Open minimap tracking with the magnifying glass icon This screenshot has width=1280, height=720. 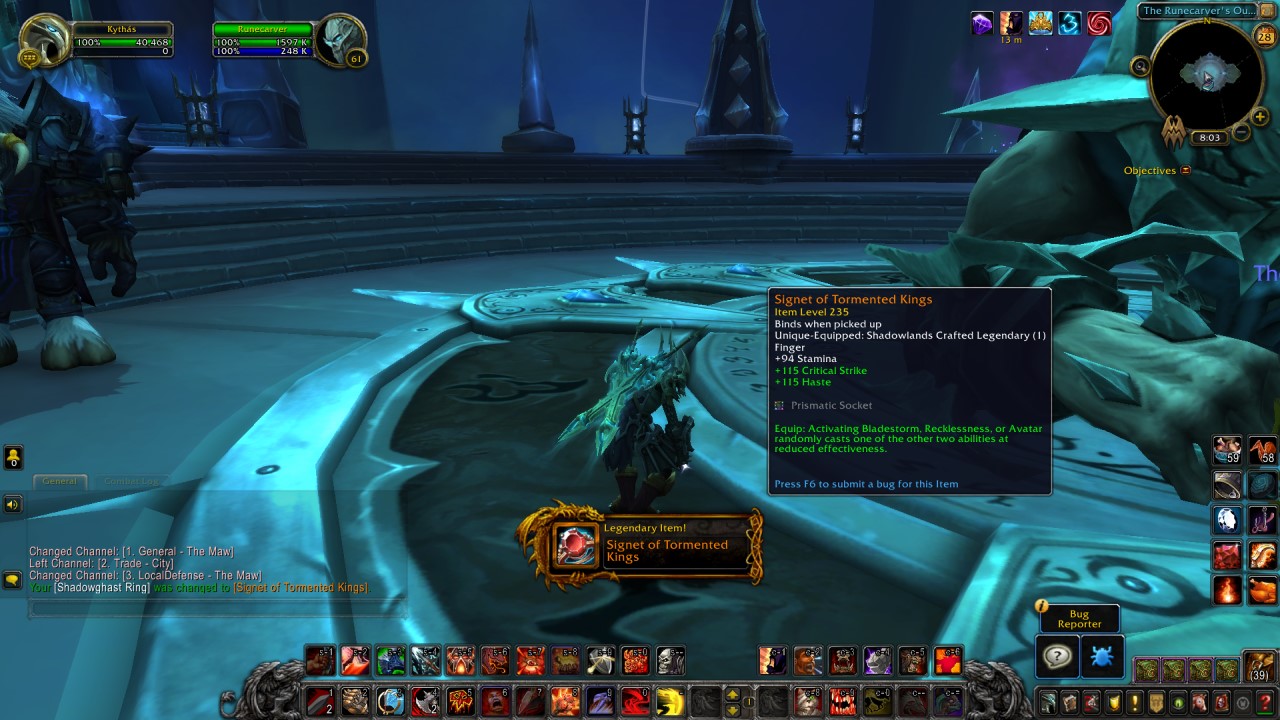pyautogui.click(x=1141, y=66)
